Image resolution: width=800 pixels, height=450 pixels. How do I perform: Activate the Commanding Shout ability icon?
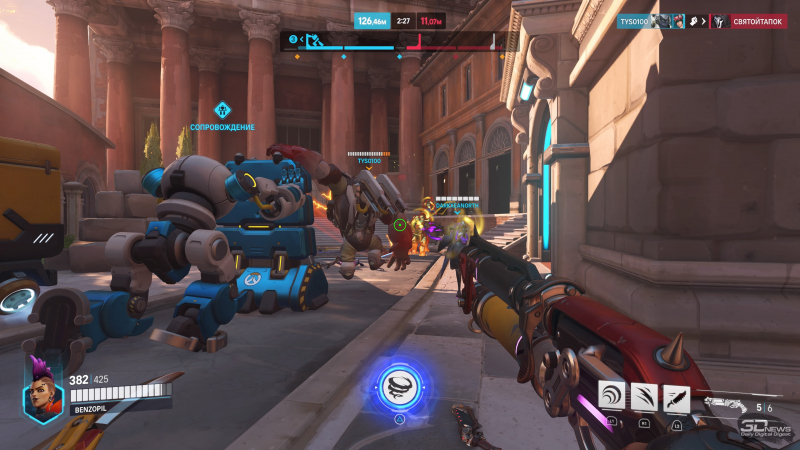[x=612, y=395]
